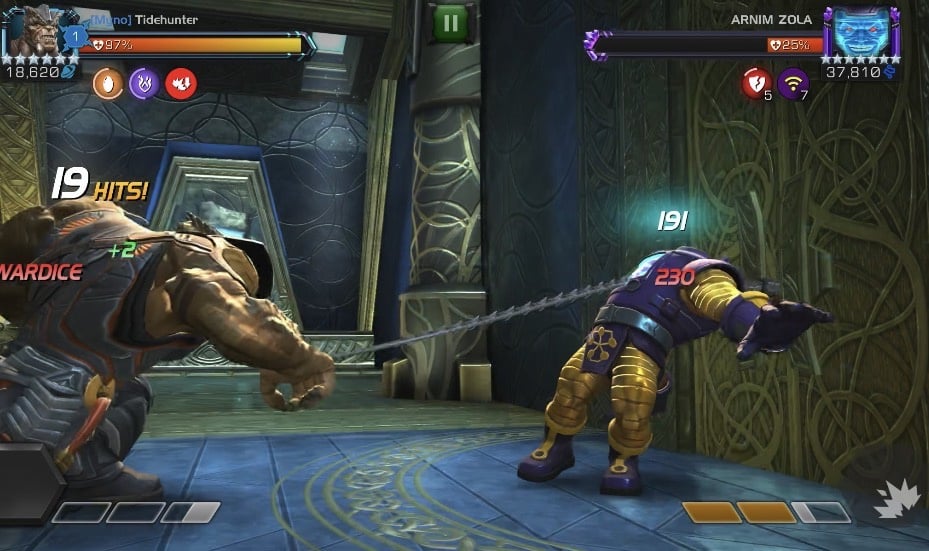Viewport: 929px width, 551px height.
Task: View the broken heart debuff on Zola
Action: [757, 83]
